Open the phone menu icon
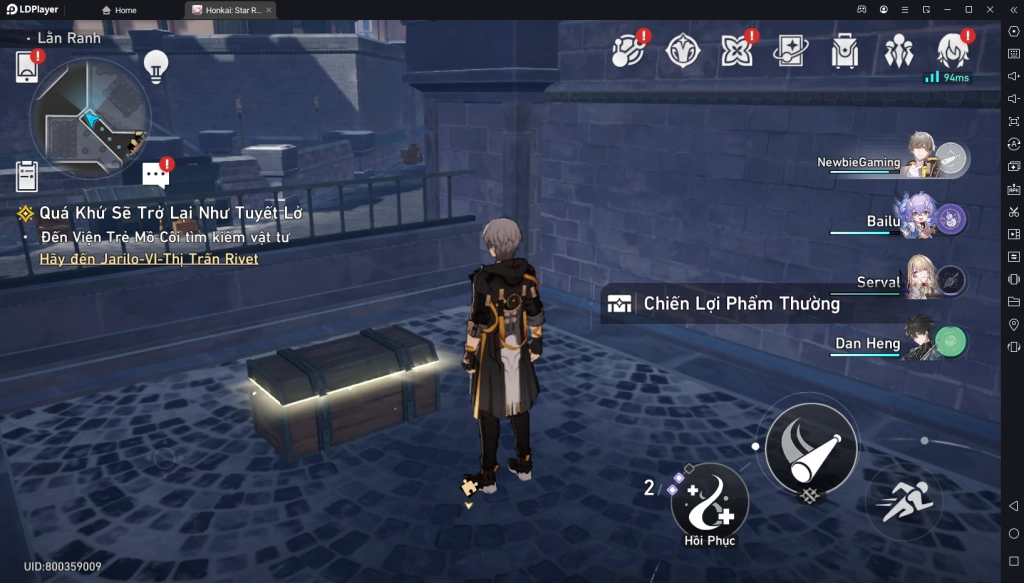This screenshot has height=583, width=1024. click(x=27, y=67)
